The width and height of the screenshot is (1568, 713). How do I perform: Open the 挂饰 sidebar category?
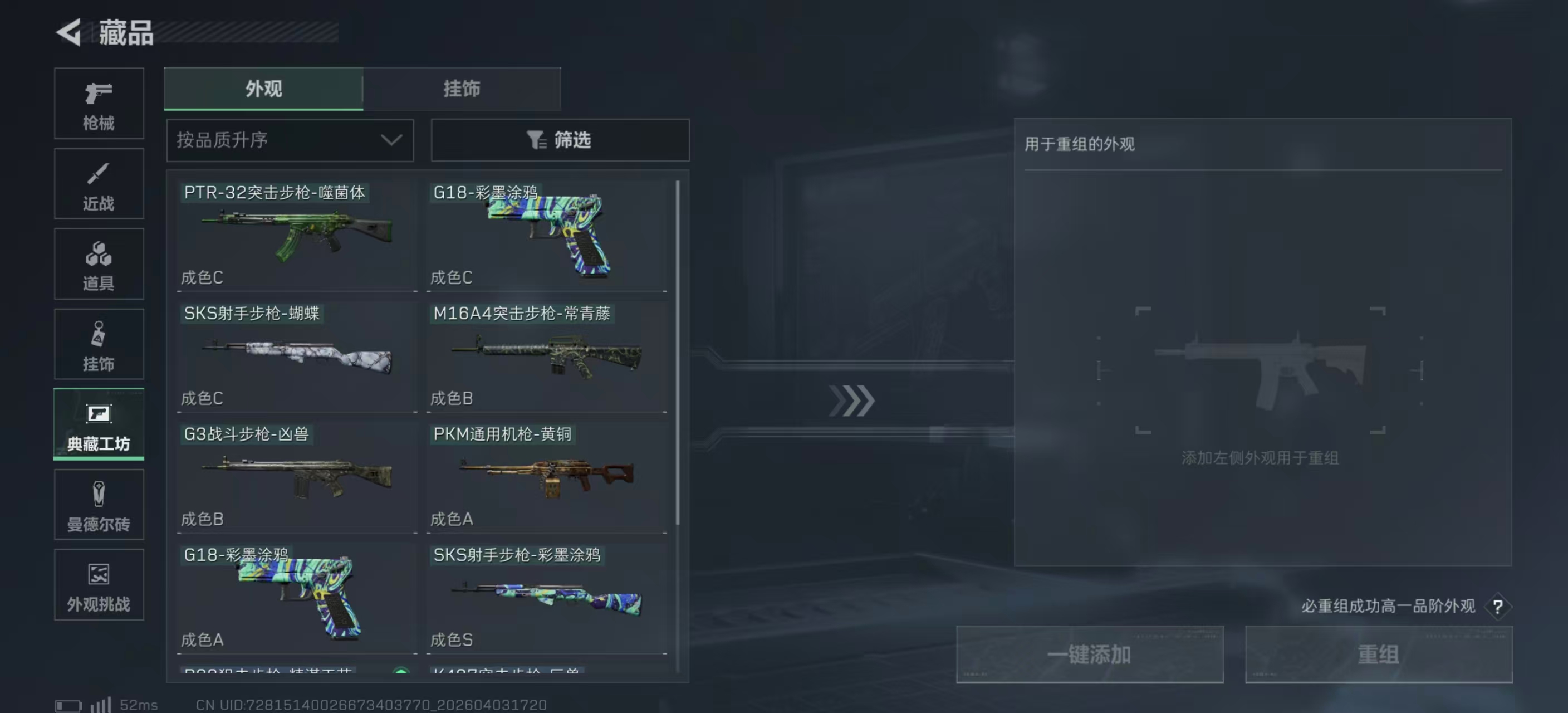(99, 345)
